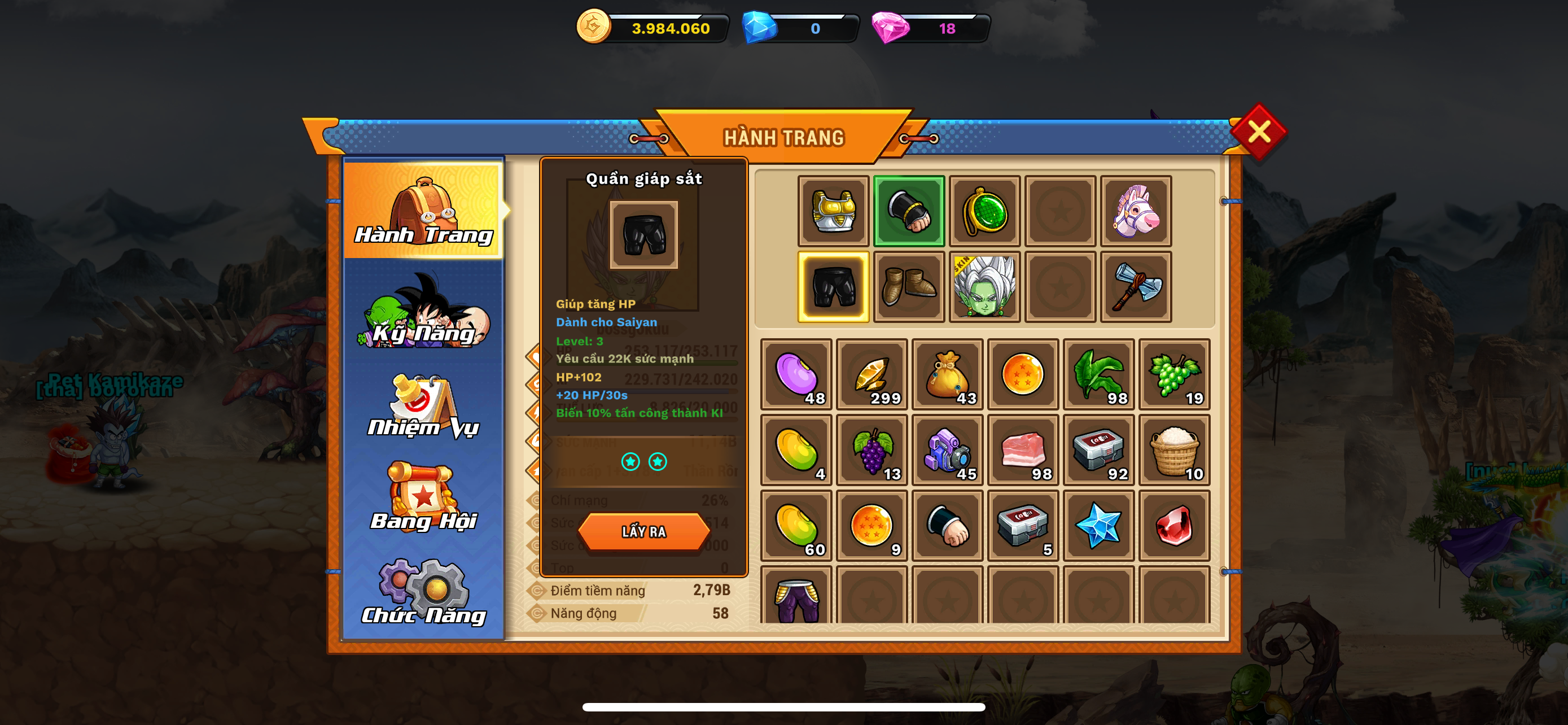
Task: Select the Hành Trang backpack tab
Action: [424, 210]
